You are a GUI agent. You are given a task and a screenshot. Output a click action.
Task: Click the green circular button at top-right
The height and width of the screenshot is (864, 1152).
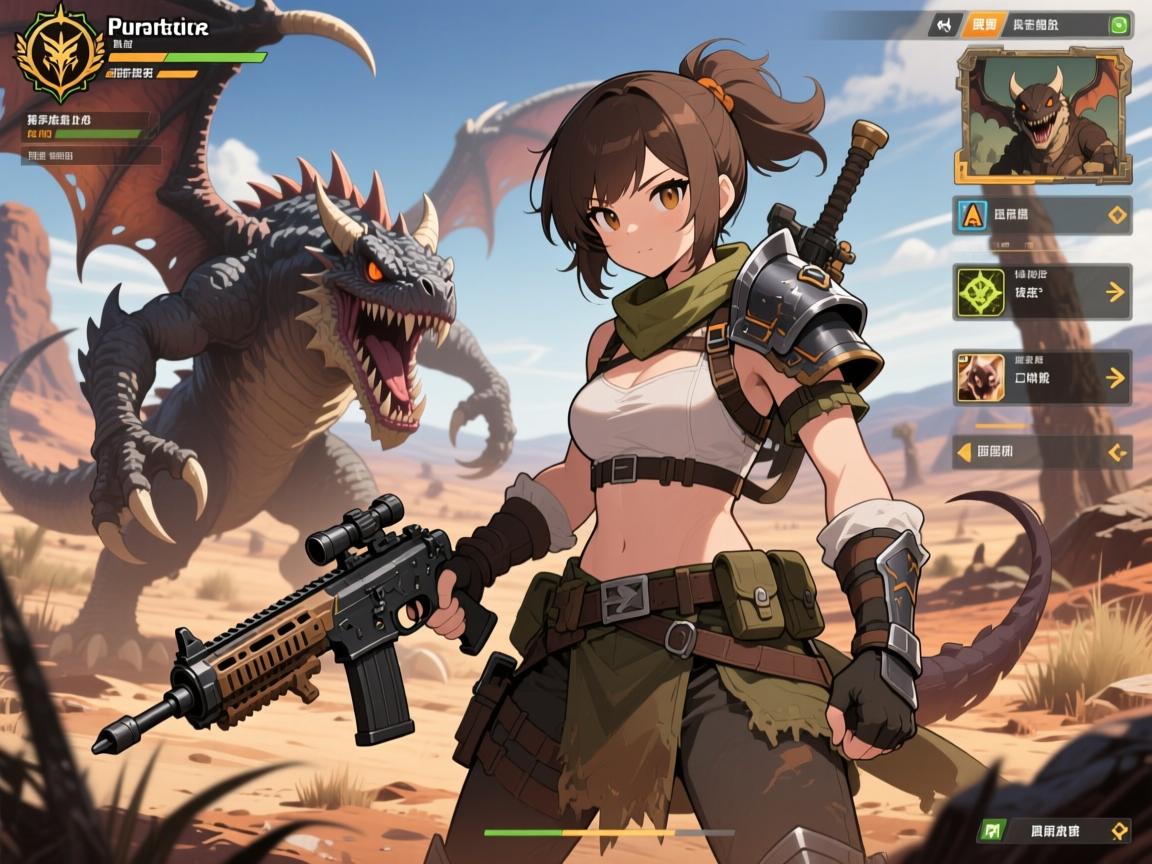coord(1119,25)
